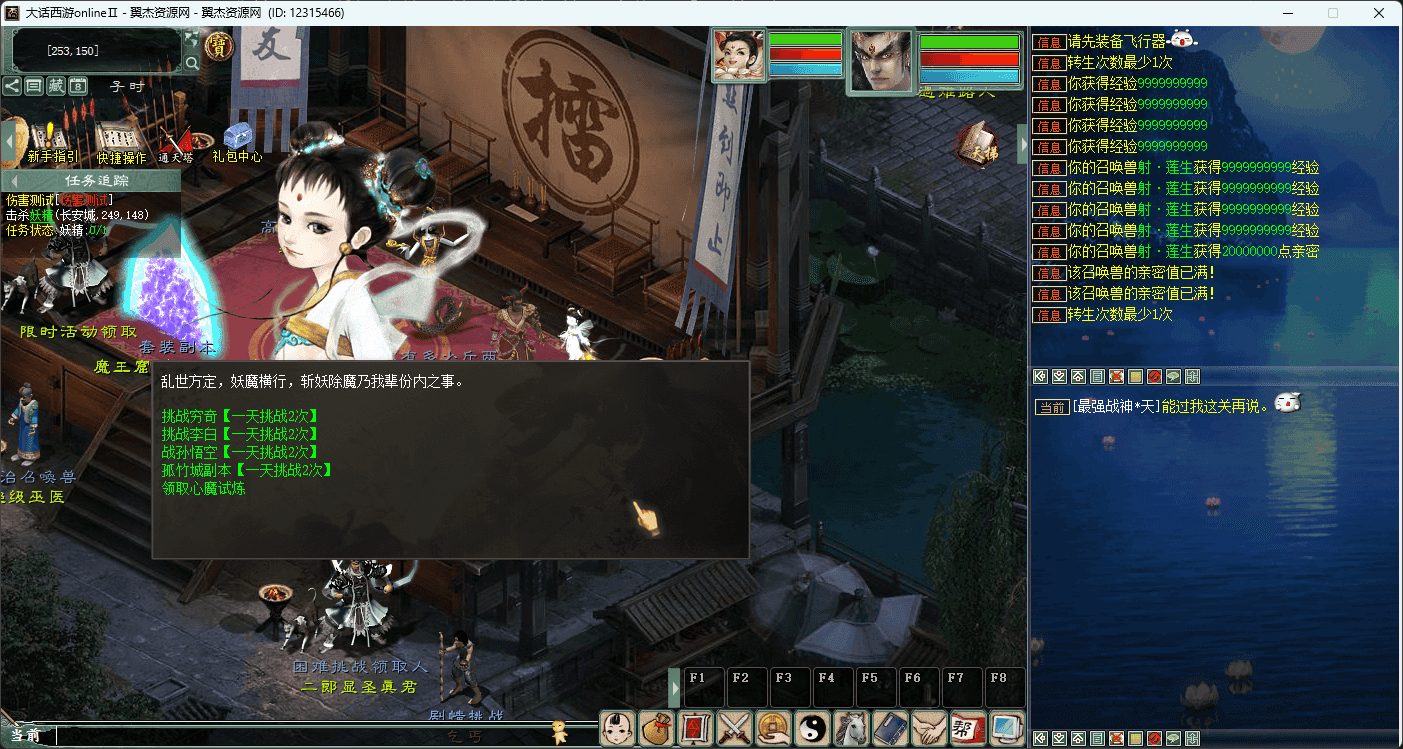1403x749 pixels.
Task: Open the 新手指引 beginner guide
Action: 52,140
